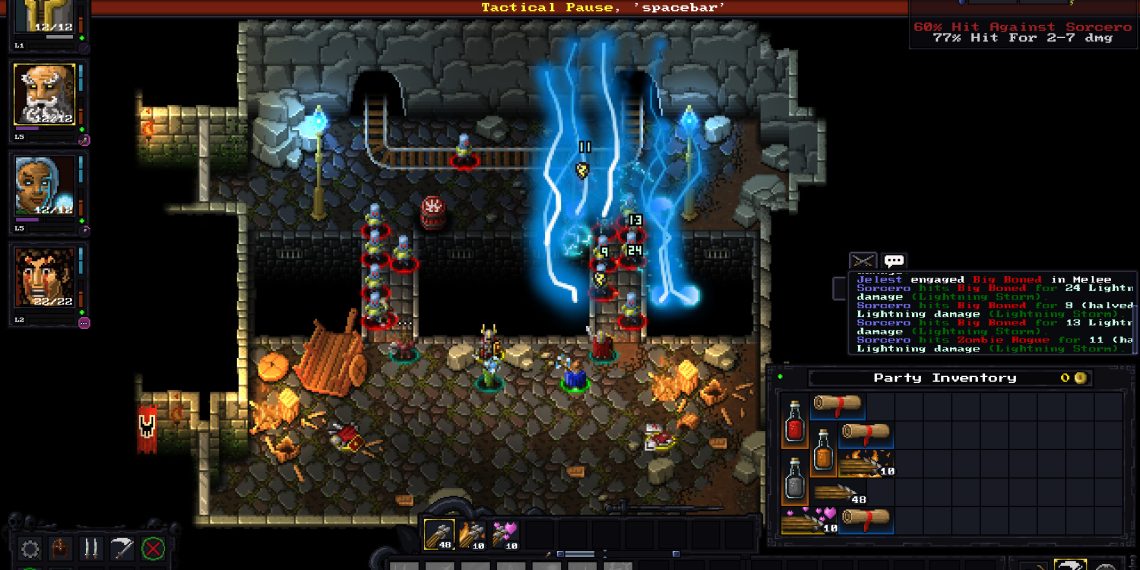This screenshot has width=1140, height=570.
Task: Select the dark-haired man portrait
Action: pos(44,277)
